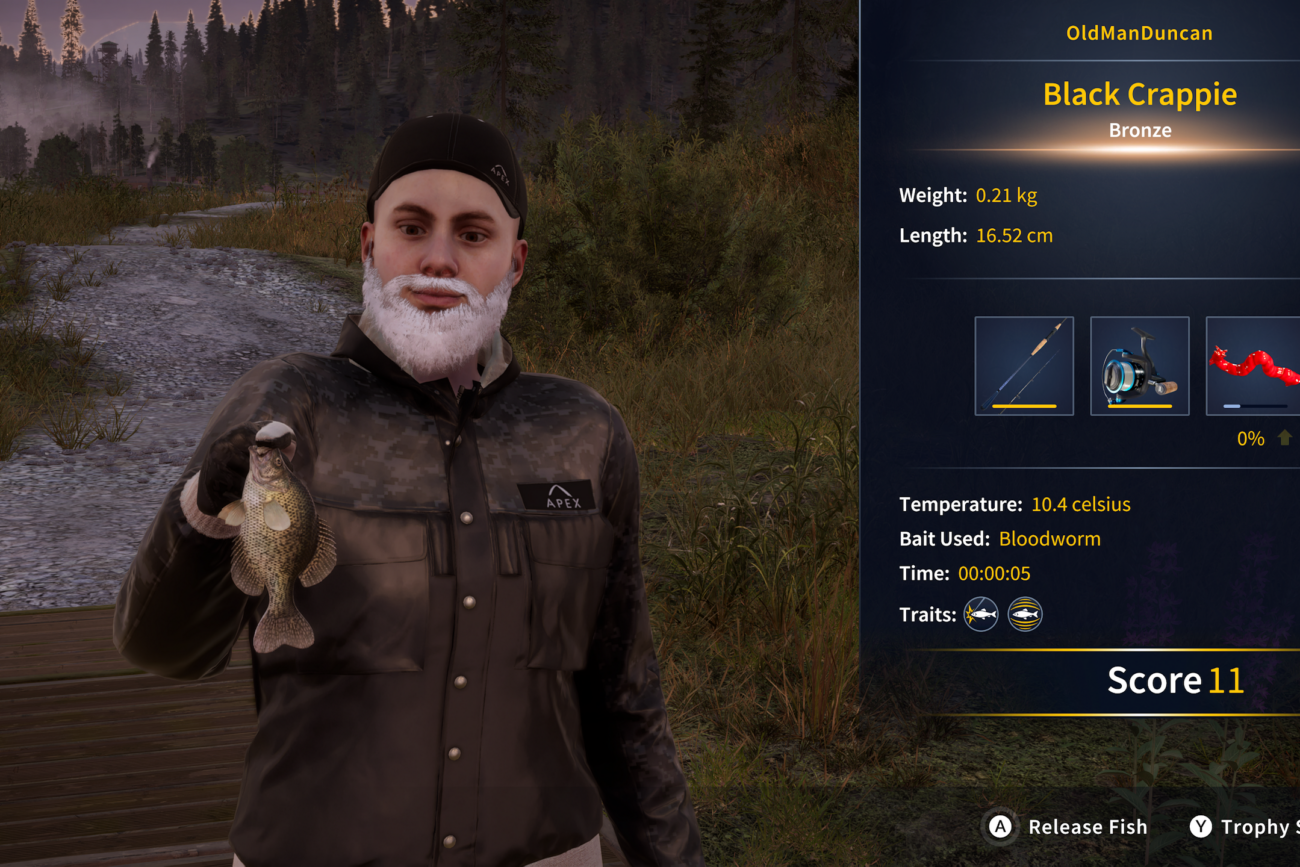This screenshot has width=1300, height=867.
Task: Click the first fish trait icon
Action: tap(981, 614)
